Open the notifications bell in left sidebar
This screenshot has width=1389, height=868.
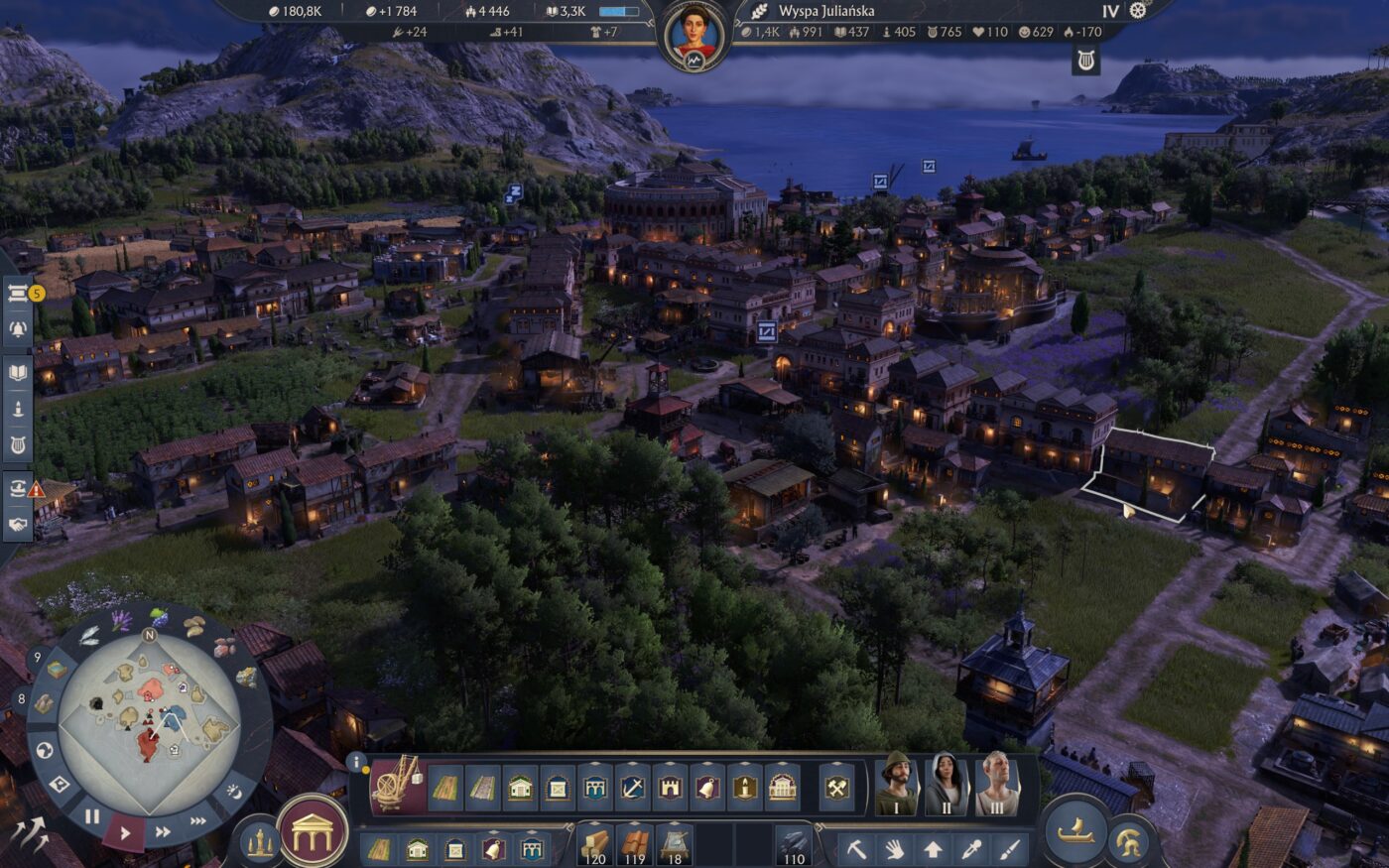click(x=19, y=328)
